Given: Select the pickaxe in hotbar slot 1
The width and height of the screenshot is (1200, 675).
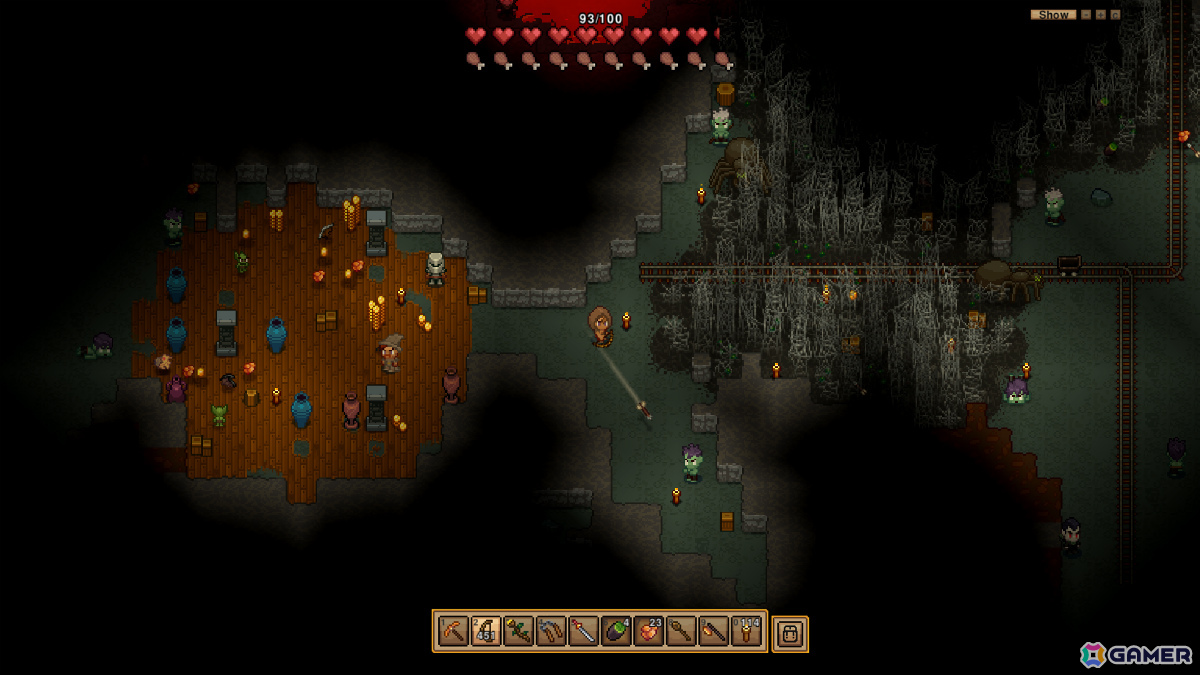Looking at the screenshot, I should pyautogui.click(x=454, y=632).
